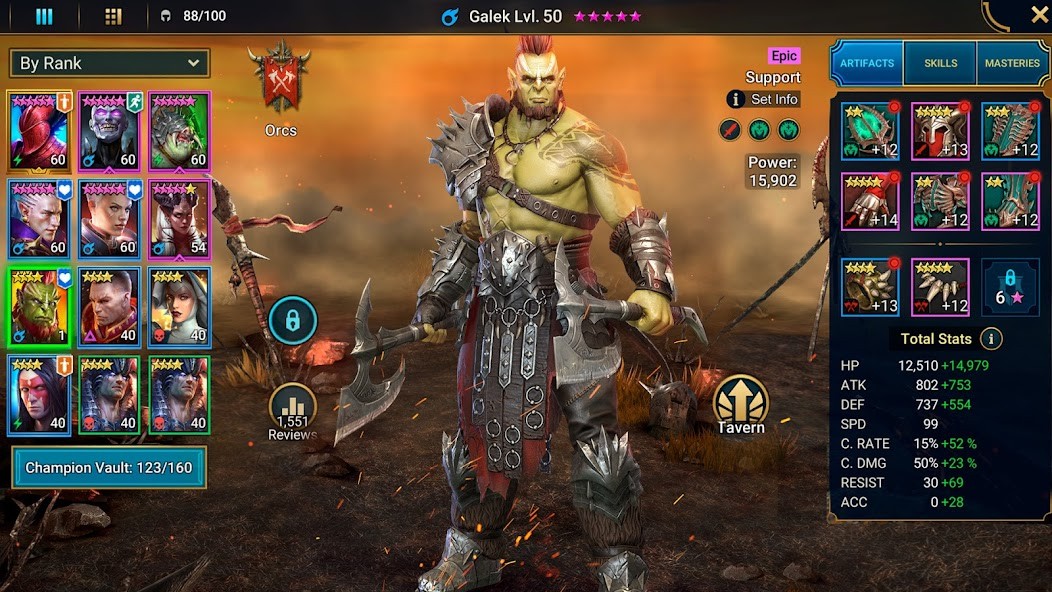Open the Orcs faction emblem

coord(281,82)
